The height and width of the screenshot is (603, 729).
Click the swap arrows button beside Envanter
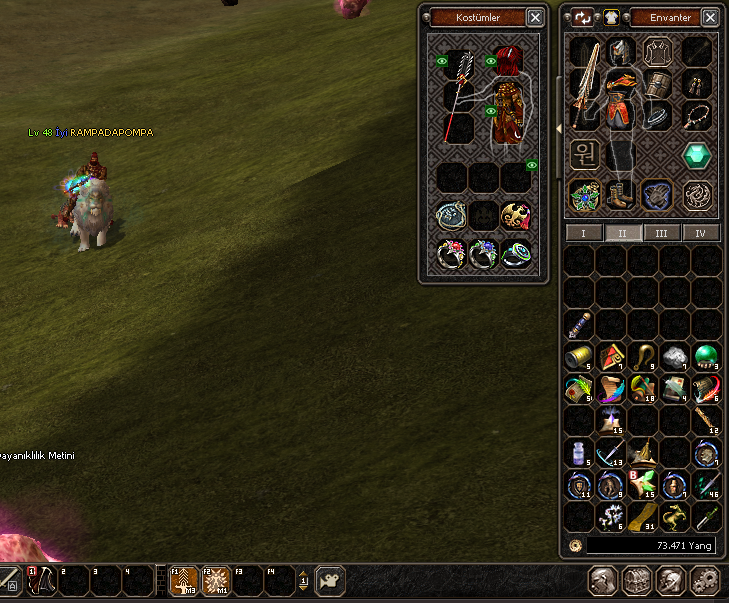pyautogui.click(x=583, y=17)
